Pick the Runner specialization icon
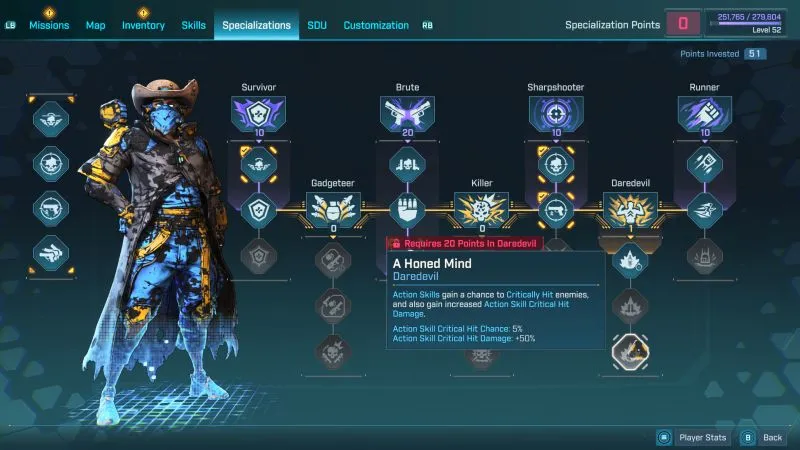 [x=704, y=115]
